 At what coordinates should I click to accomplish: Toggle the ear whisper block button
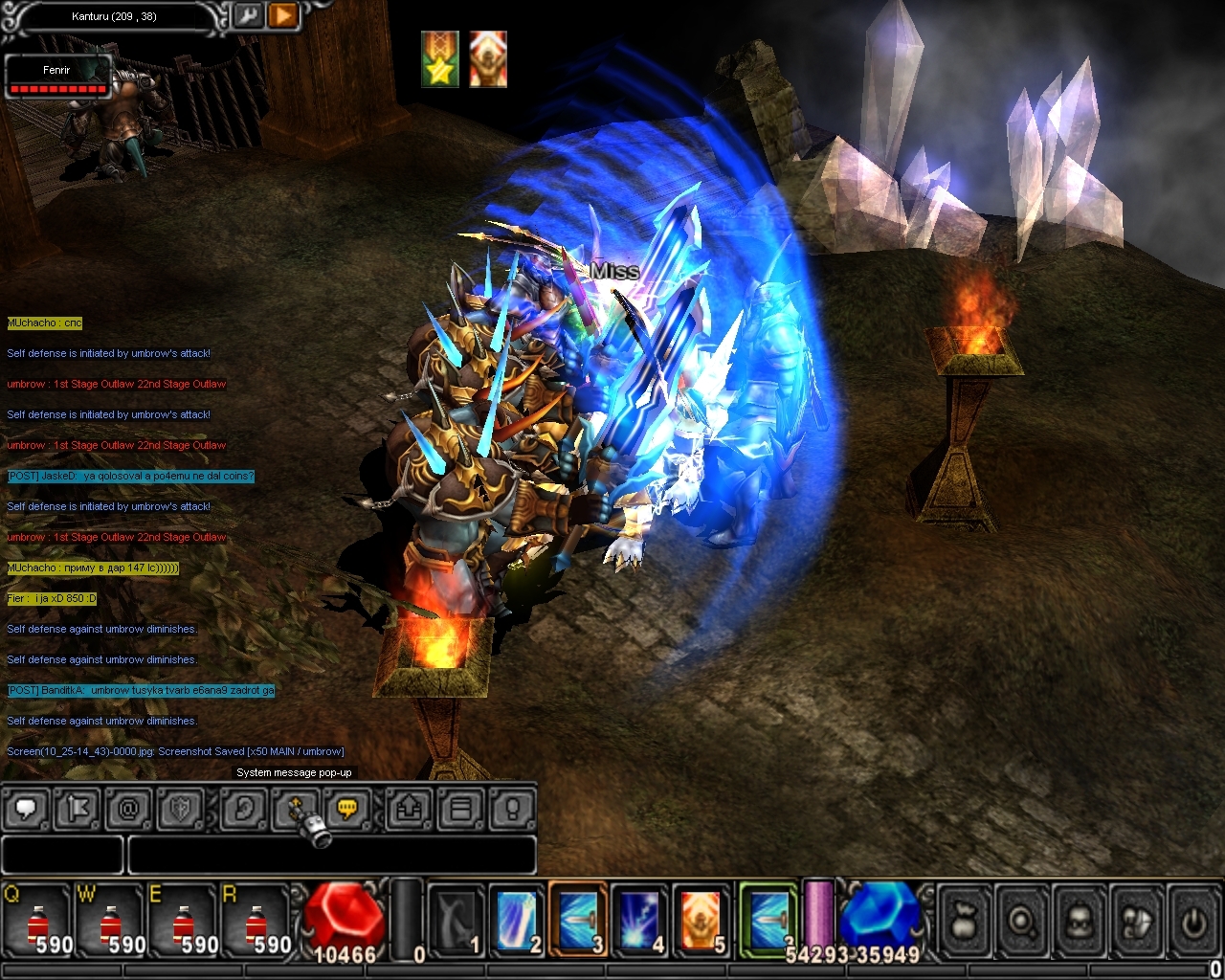pos(244,810)
